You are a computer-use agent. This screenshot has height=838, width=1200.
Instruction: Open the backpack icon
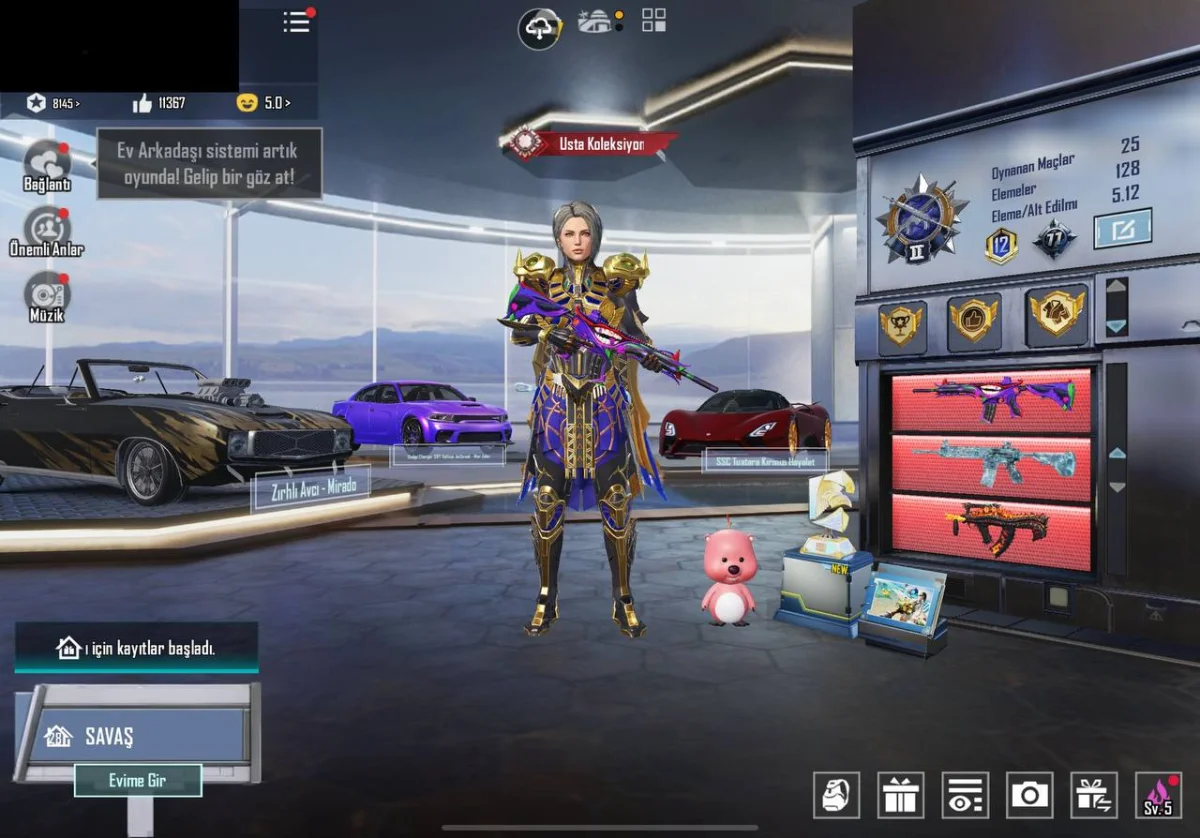836,795
